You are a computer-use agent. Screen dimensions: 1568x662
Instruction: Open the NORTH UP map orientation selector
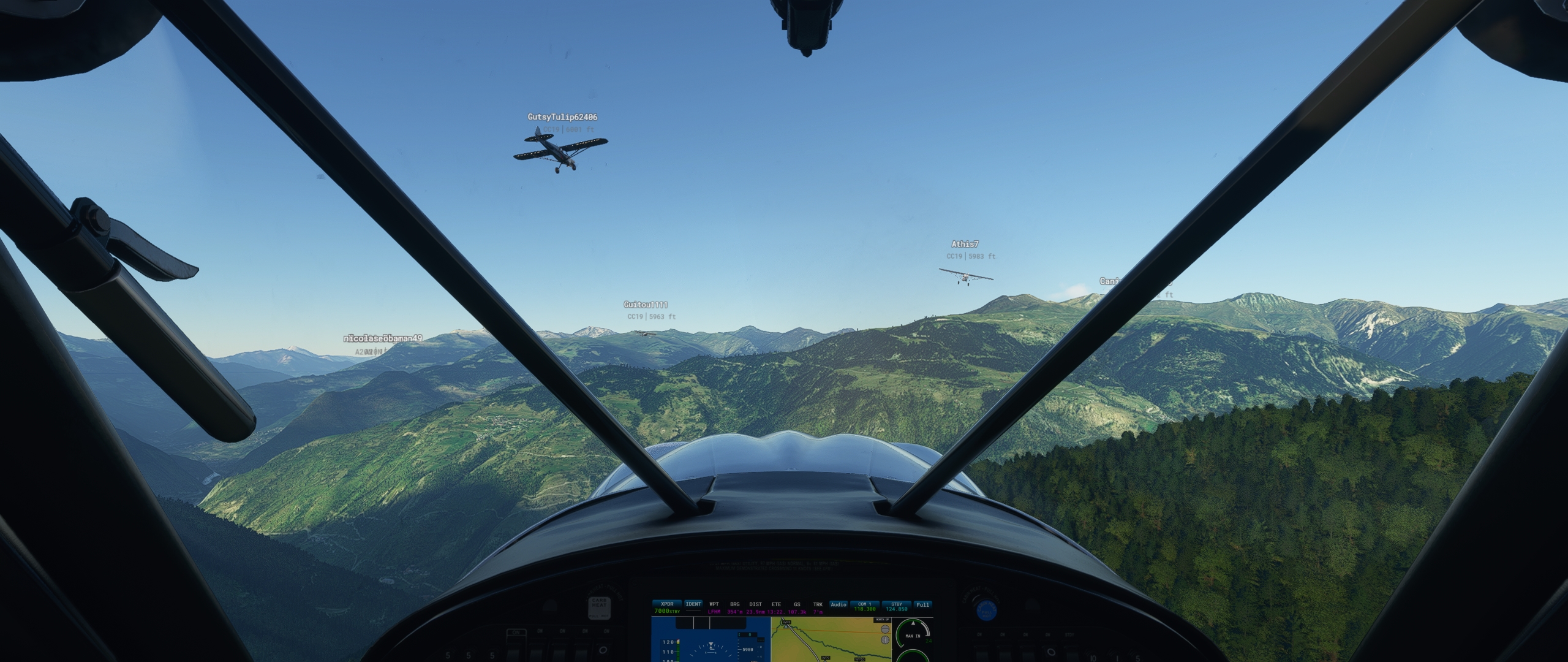882,620
